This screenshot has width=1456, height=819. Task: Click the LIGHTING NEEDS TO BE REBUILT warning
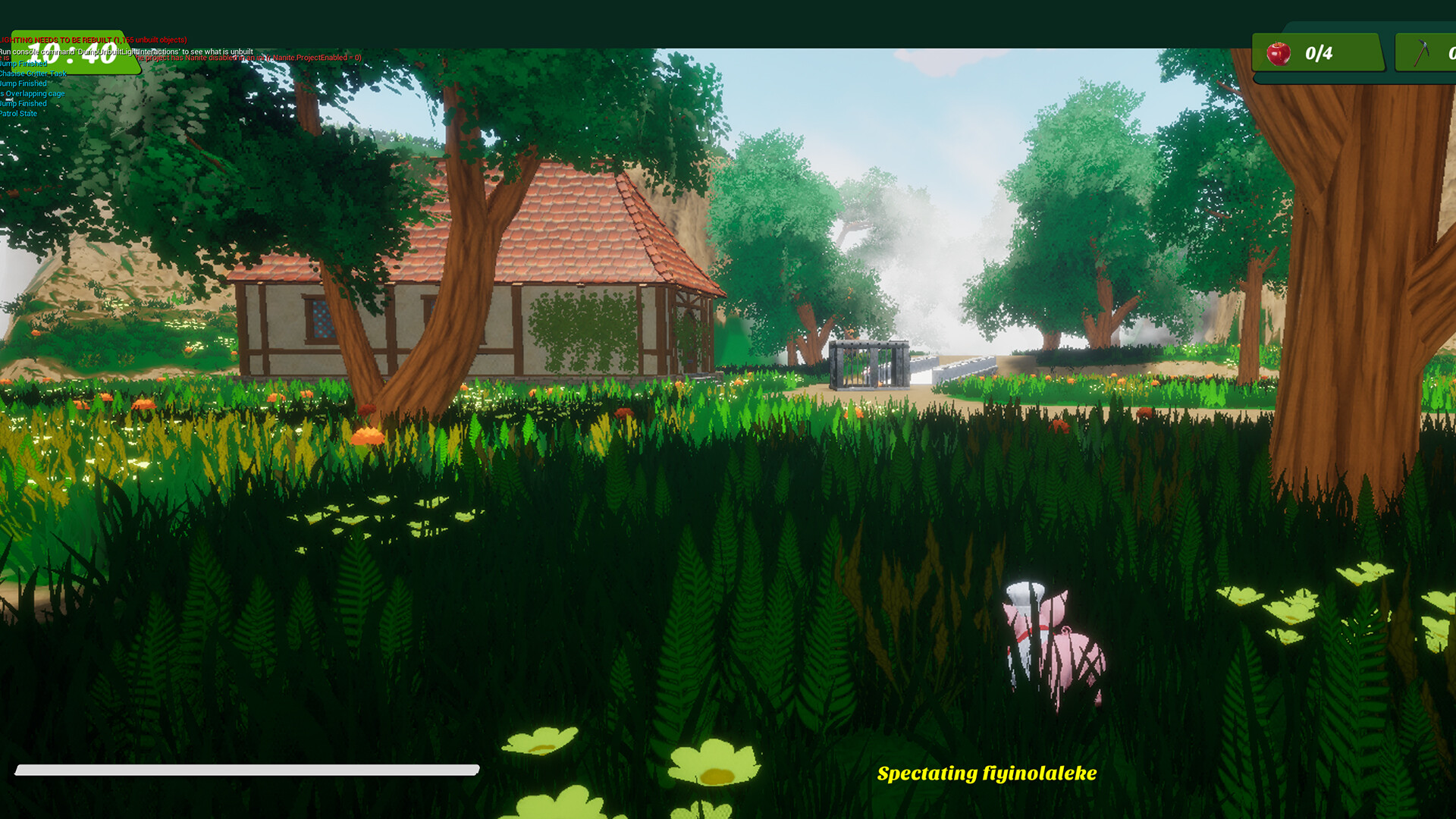[x=91, y=39]
